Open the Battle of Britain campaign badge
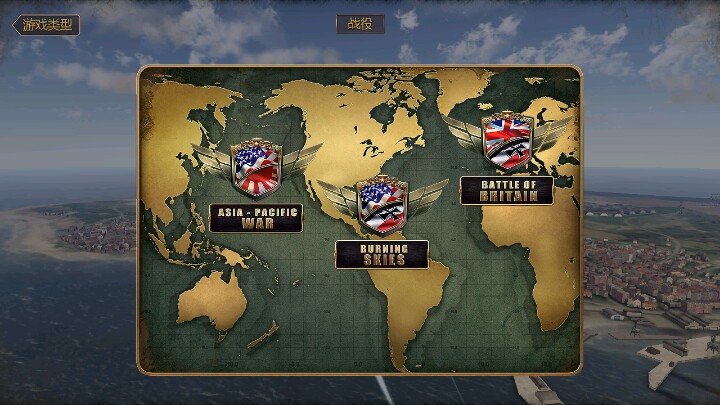This screenshot has width=720, height=405. [x=507, y=141]
